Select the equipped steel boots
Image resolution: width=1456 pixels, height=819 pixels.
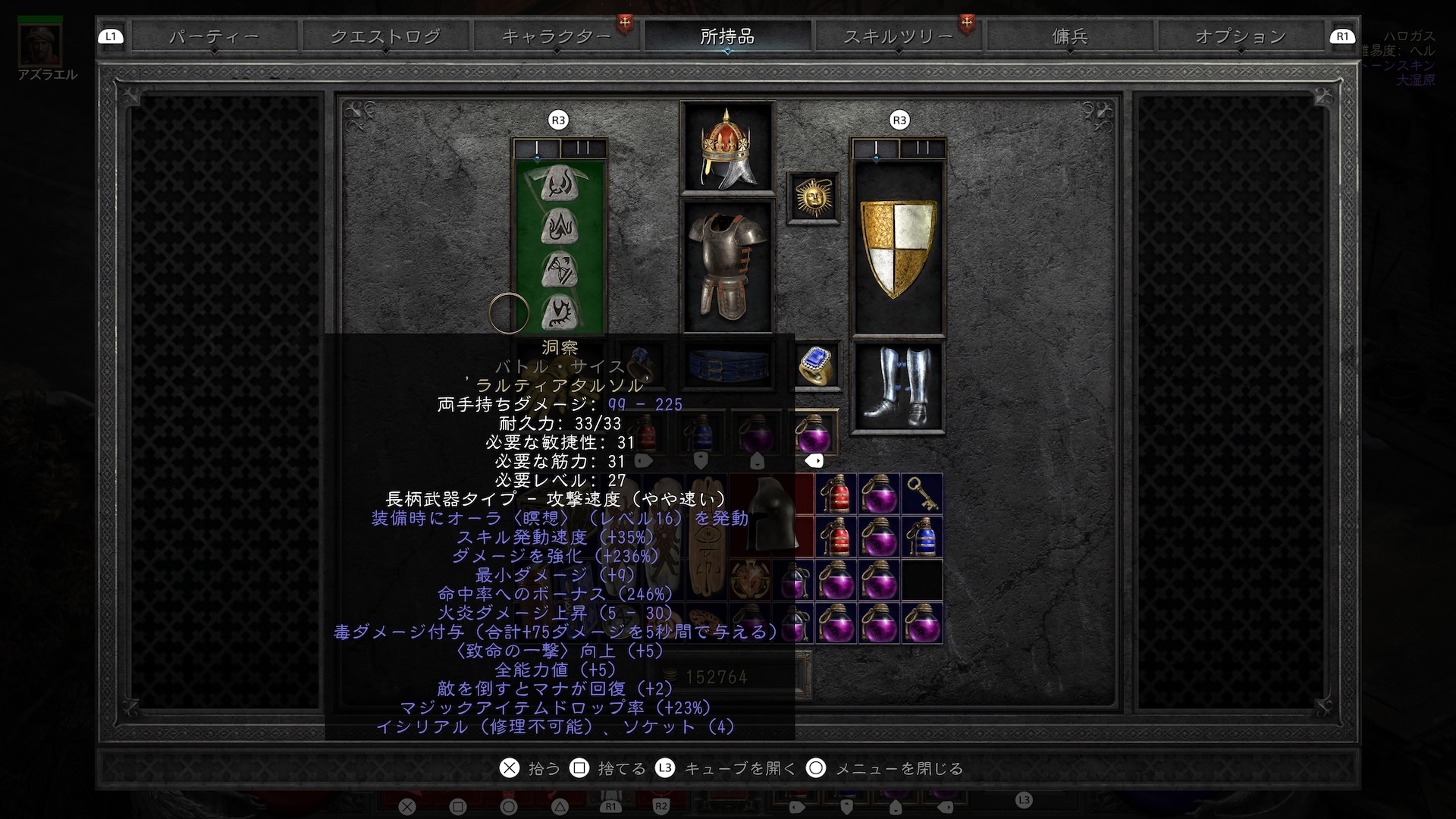[899, 387]
